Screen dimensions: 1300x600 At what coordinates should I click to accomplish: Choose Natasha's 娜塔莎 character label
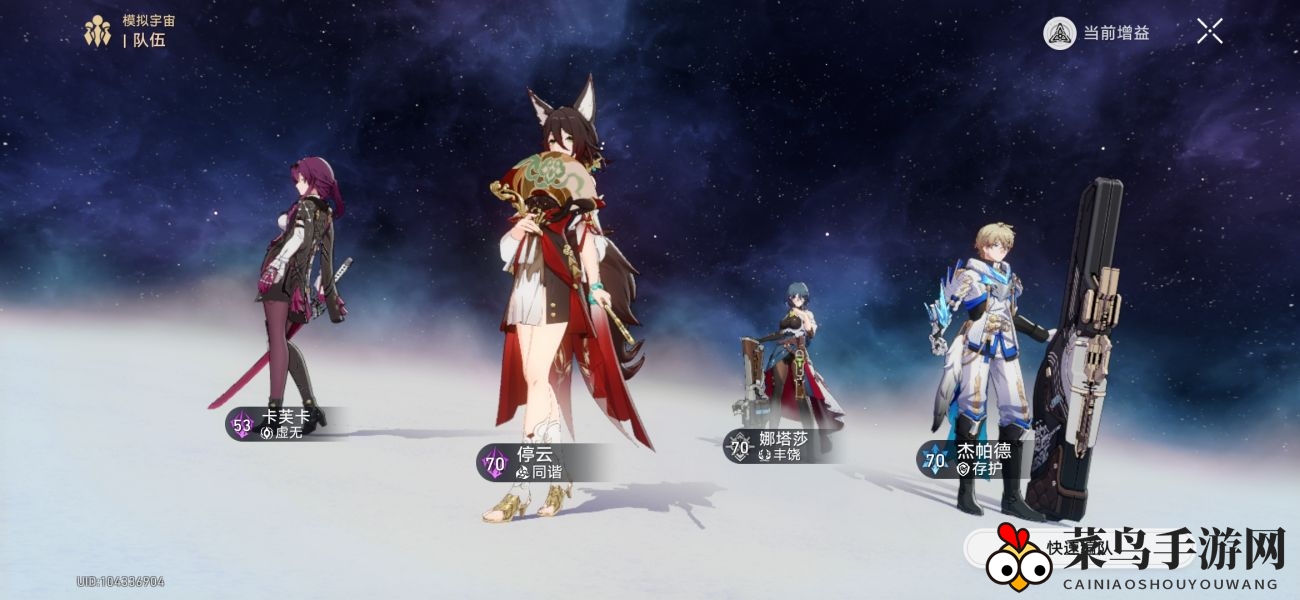click(770, 446)
